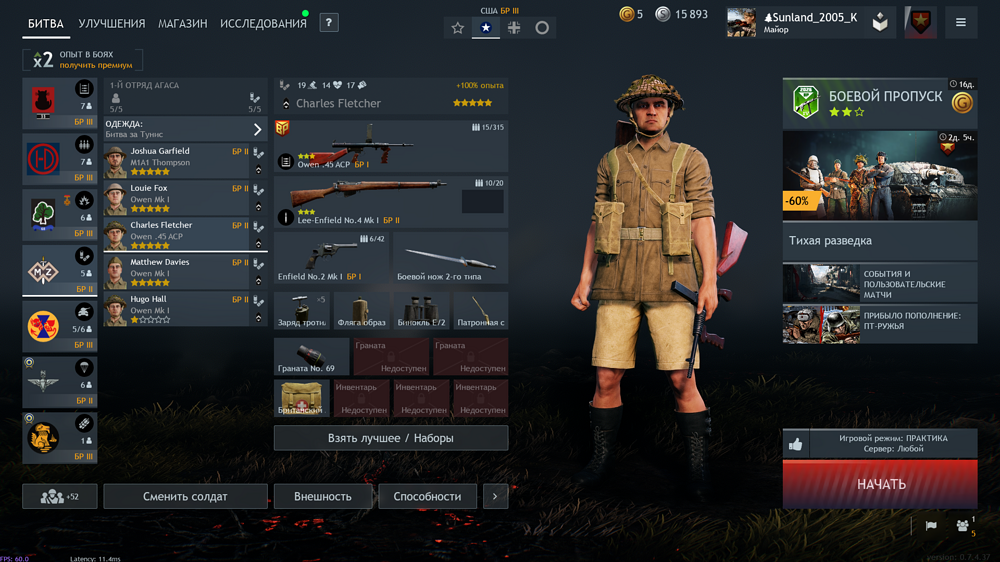
Task: Switch to the УЛУЧШЕНИЯ tab
Action: pyautogui.click(x=111, y=23)
